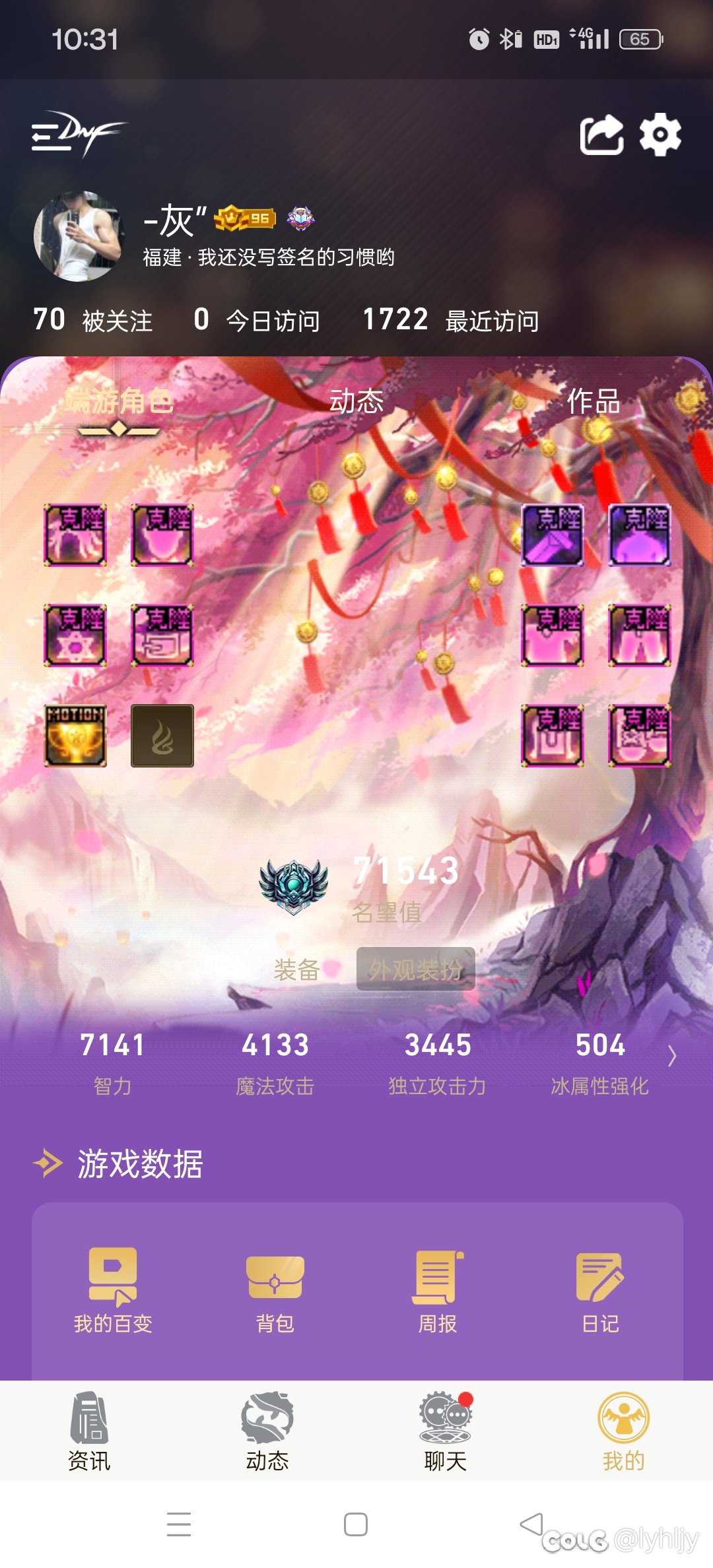713x1568 pixels.
Task: Show the 外观装扮 appearance view
Action: click(x=415, y=969)
